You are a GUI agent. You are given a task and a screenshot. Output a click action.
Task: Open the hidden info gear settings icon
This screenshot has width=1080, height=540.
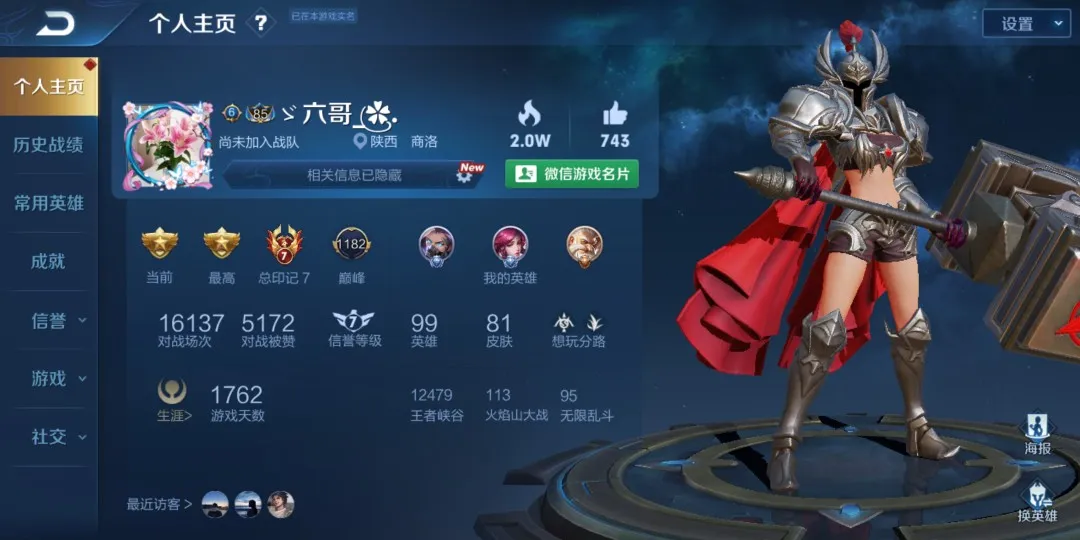point(465,174)
